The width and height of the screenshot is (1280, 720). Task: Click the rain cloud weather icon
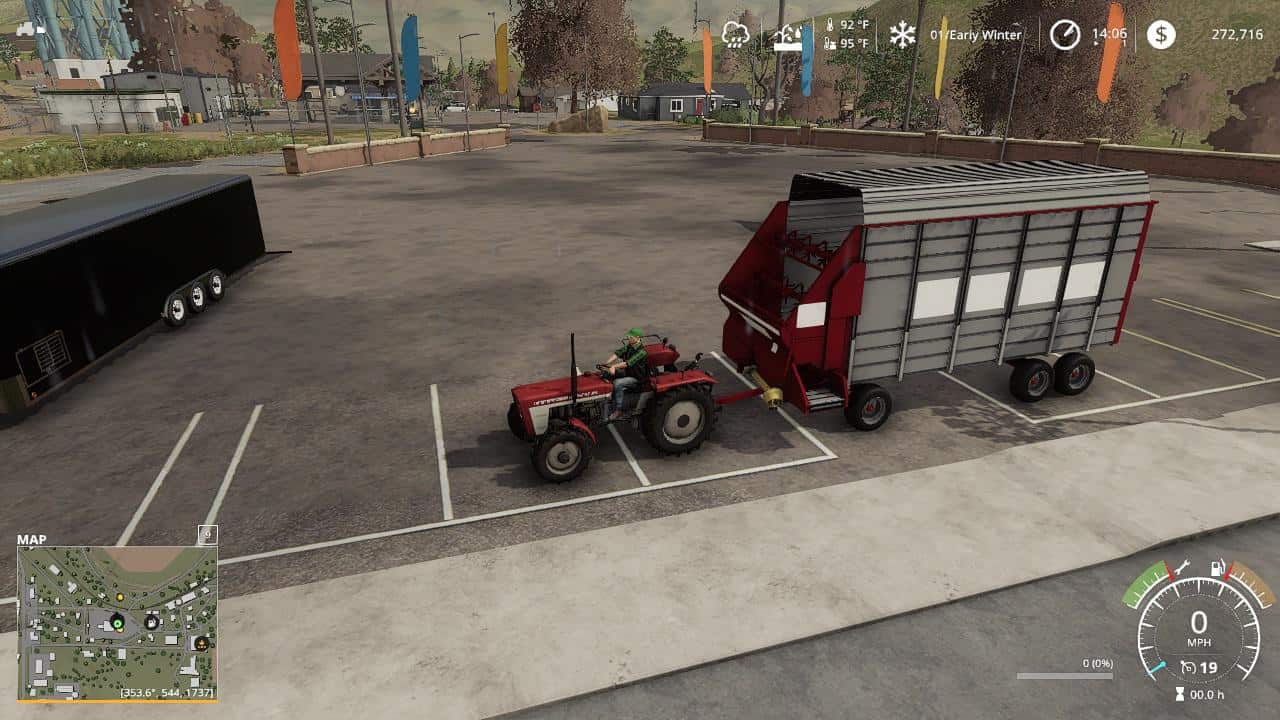point(735,34)
